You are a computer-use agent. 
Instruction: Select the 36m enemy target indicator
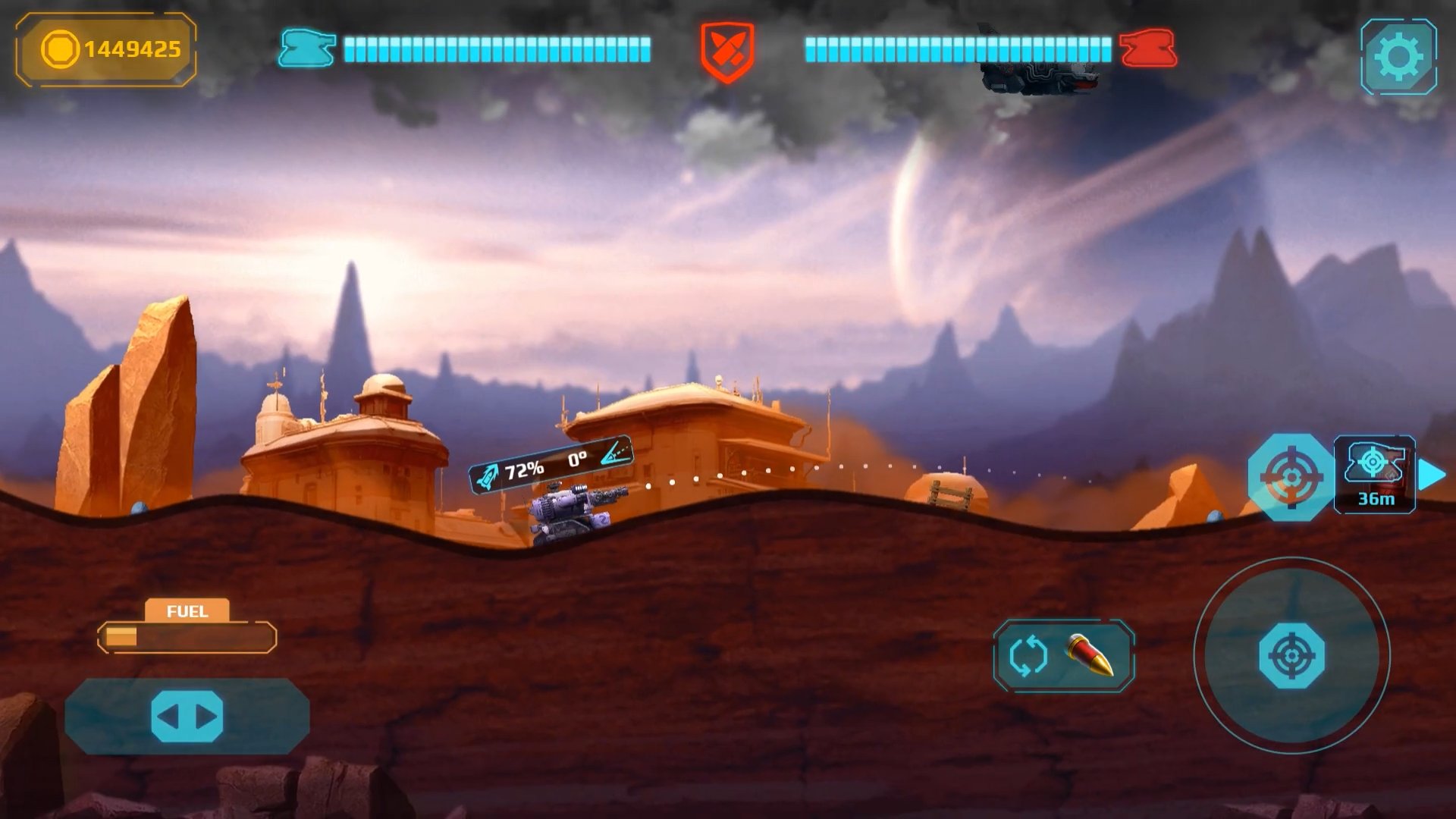[1374, 475]
